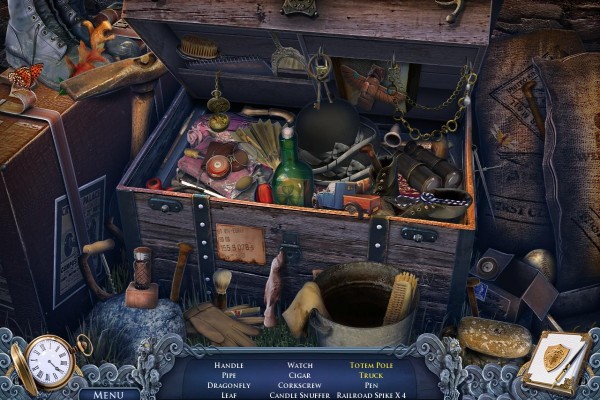Open the journal with the badge
This screenshot has height=400, width=600.
[553, 360]
